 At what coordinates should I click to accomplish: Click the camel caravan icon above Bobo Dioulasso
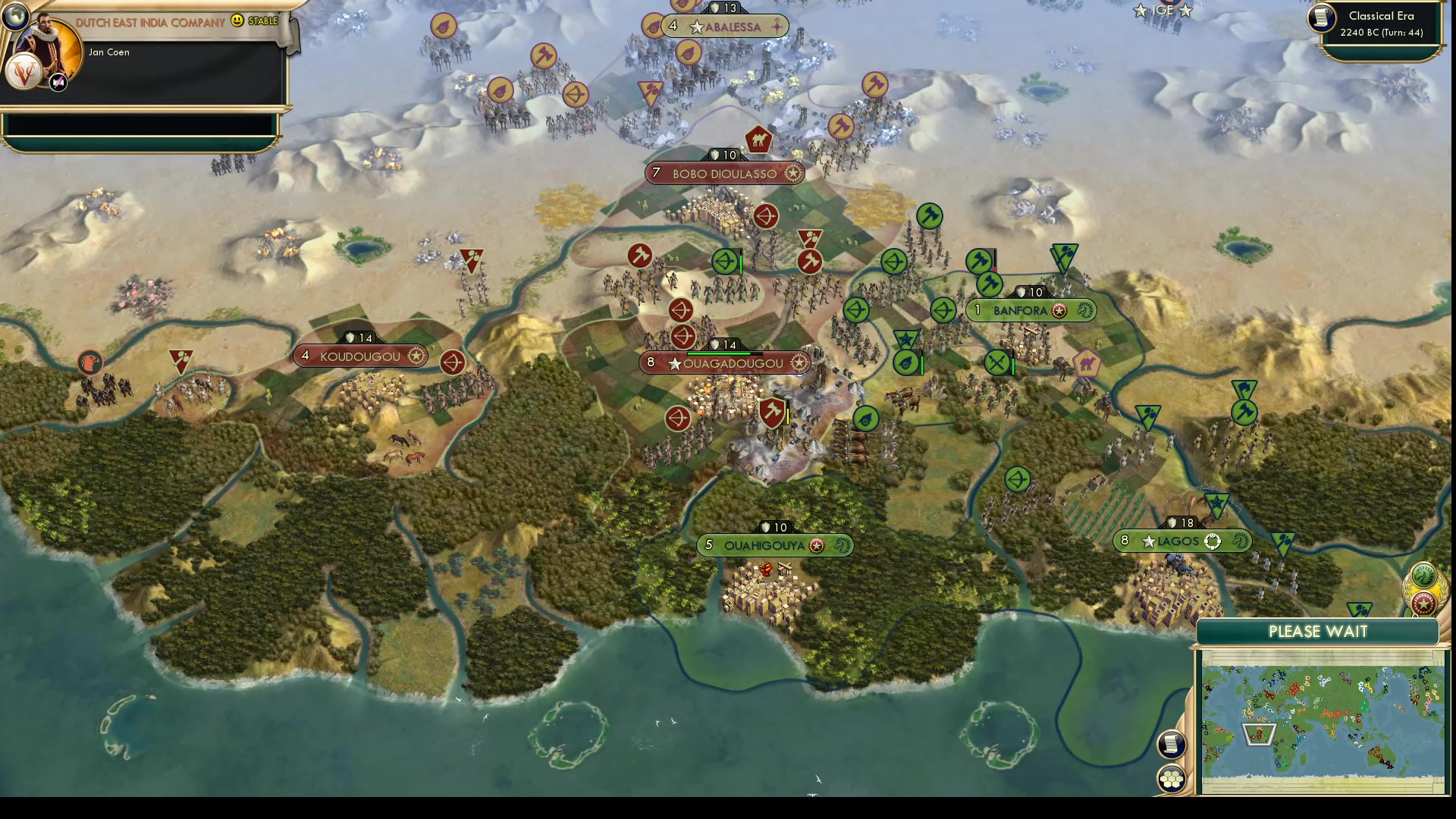point(761,140)
